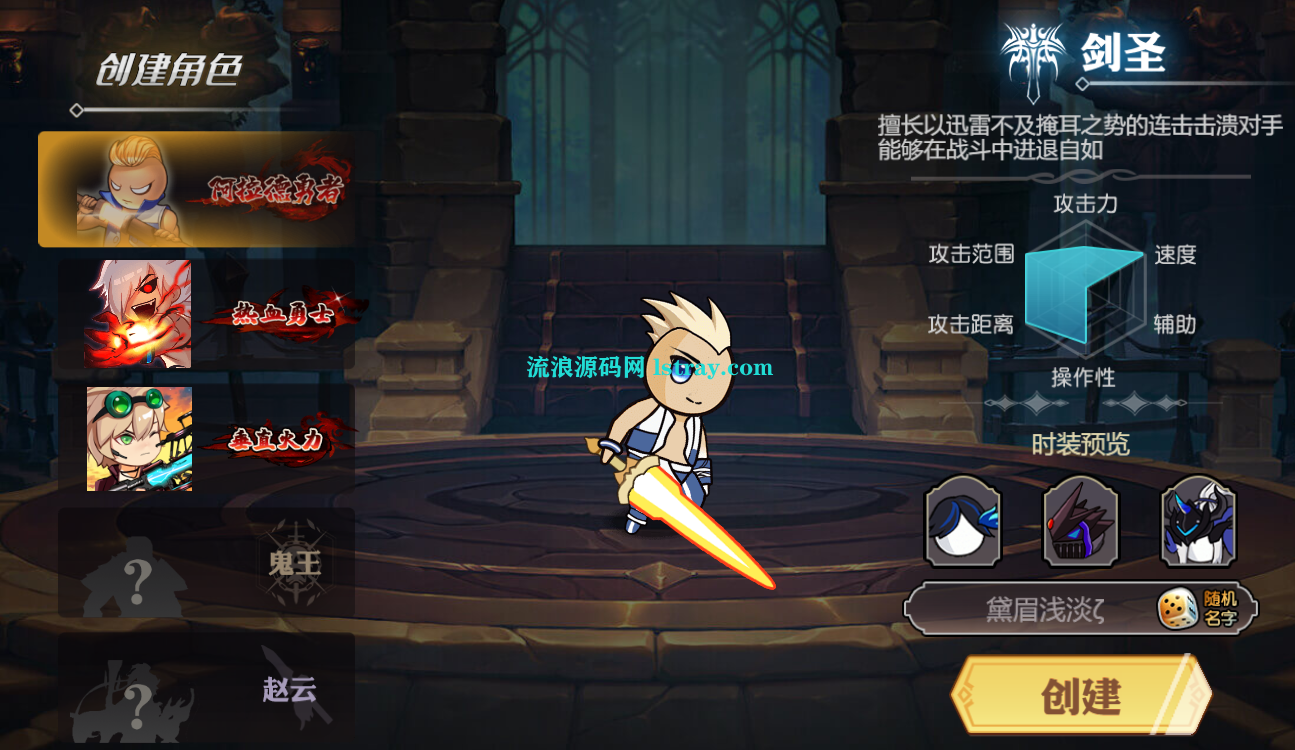Select the spiked helmet fashion preview icon
Viewport: 1295px width, 750px height.
click(x=1080, y=524)
